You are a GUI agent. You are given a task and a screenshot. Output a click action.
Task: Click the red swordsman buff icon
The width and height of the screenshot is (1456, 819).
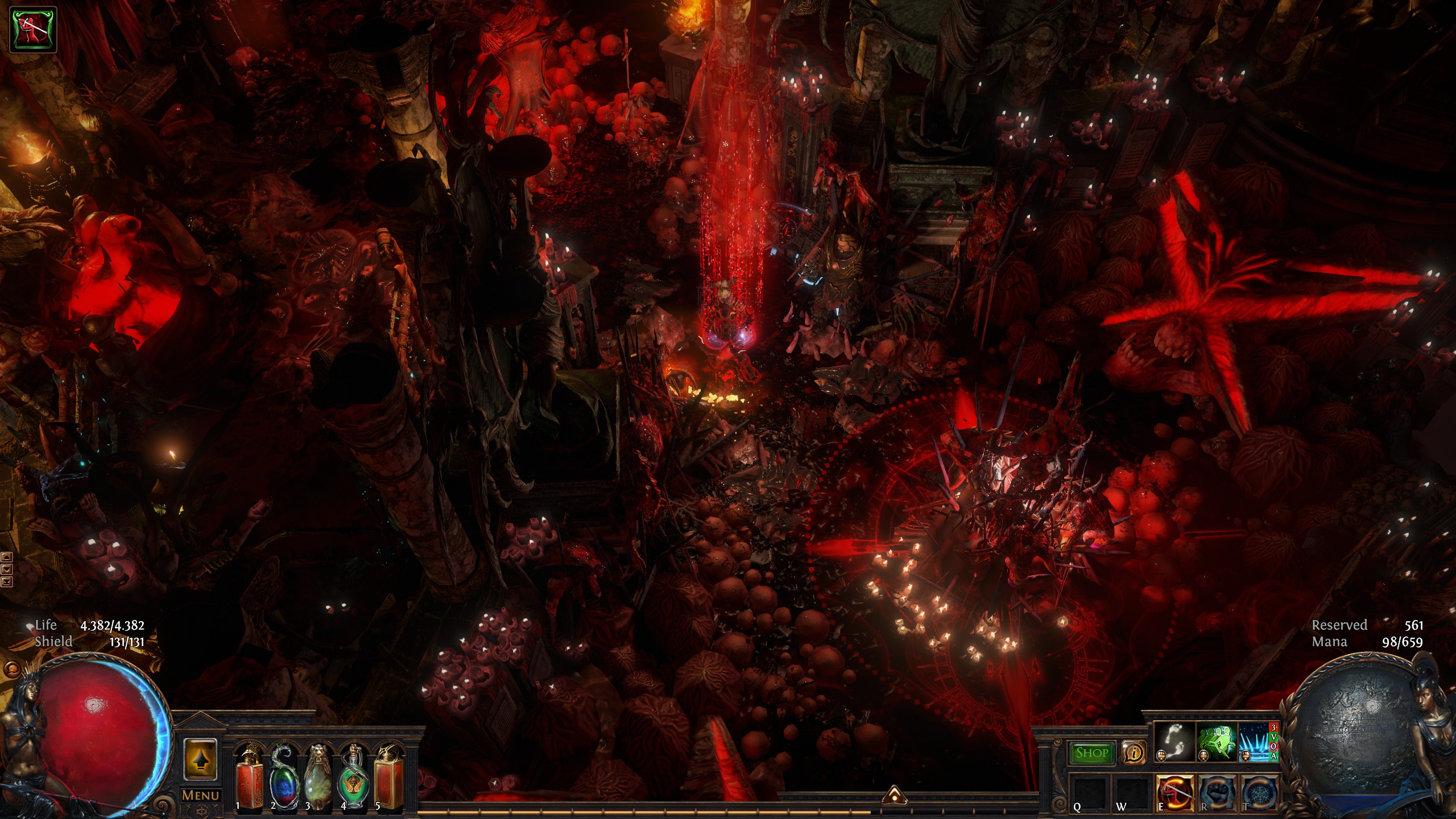pyautogui.click(x=33, y=30)
